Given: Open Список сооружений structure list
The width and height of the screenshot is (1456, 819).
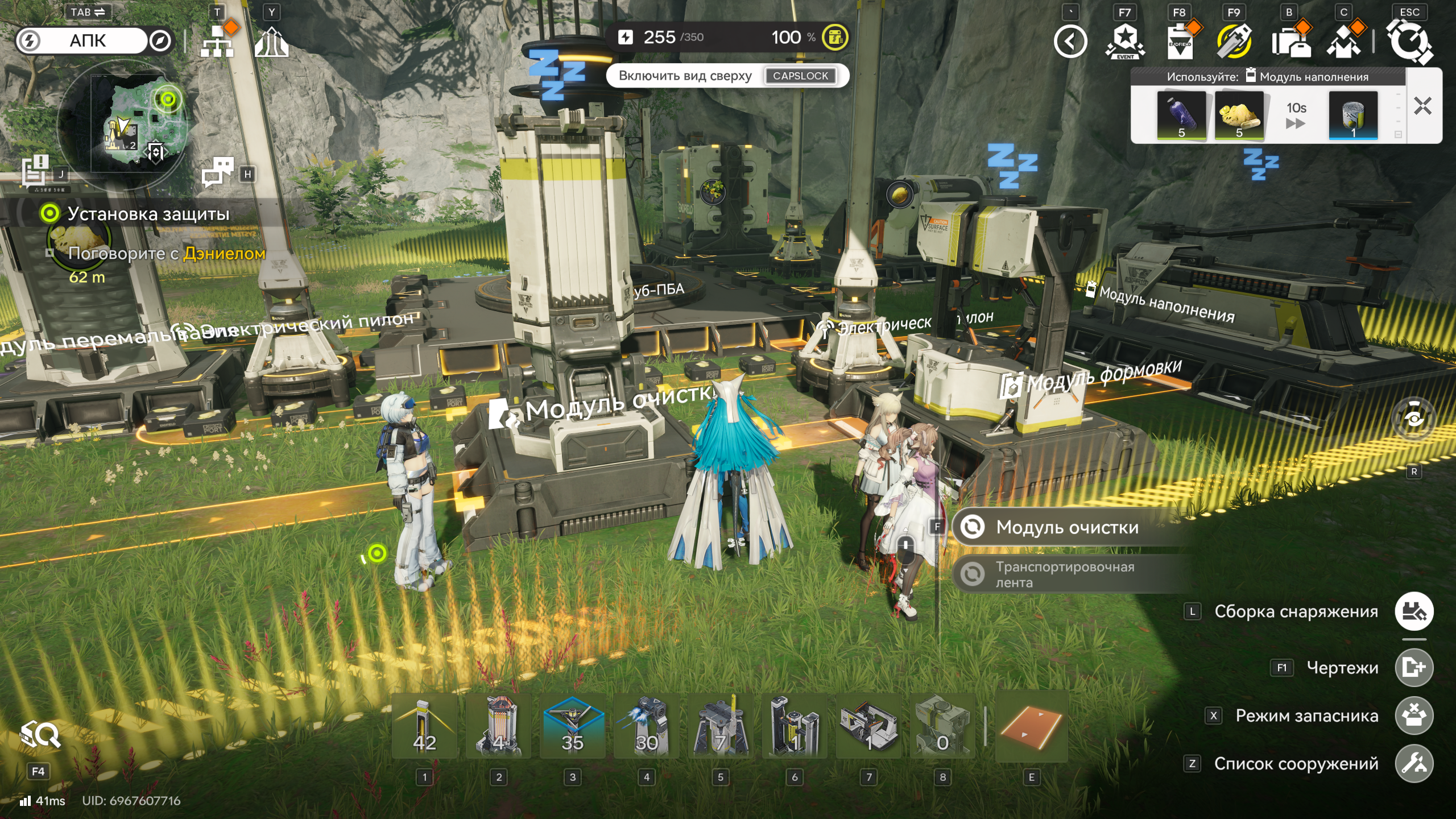Looking at the screenshot, I should click(x=1414, y=763).
